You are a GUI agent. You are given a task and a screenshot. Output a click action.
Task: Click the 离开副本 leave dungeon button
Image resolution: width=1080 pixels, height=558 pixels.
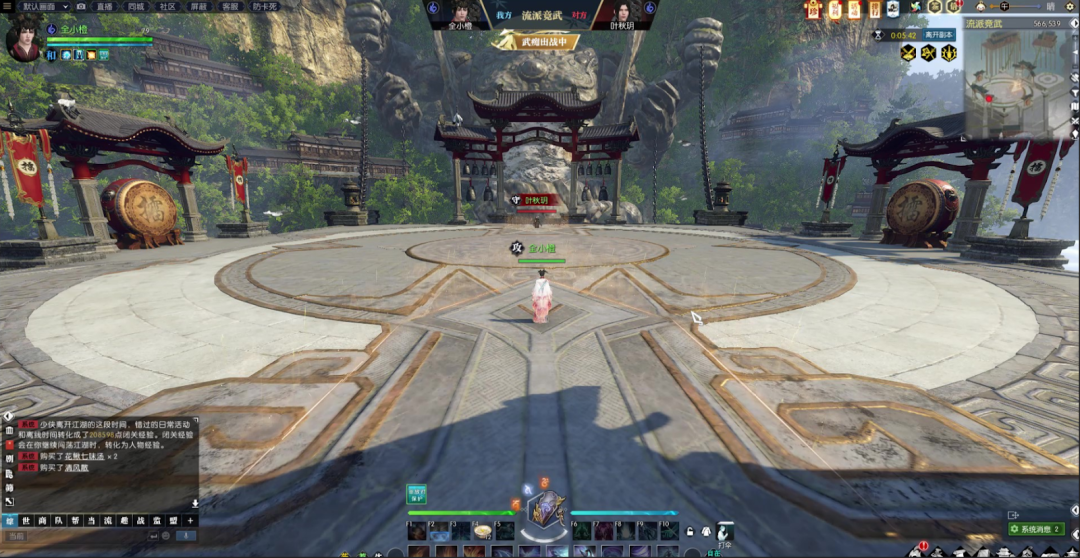click(x=939, y=34)
